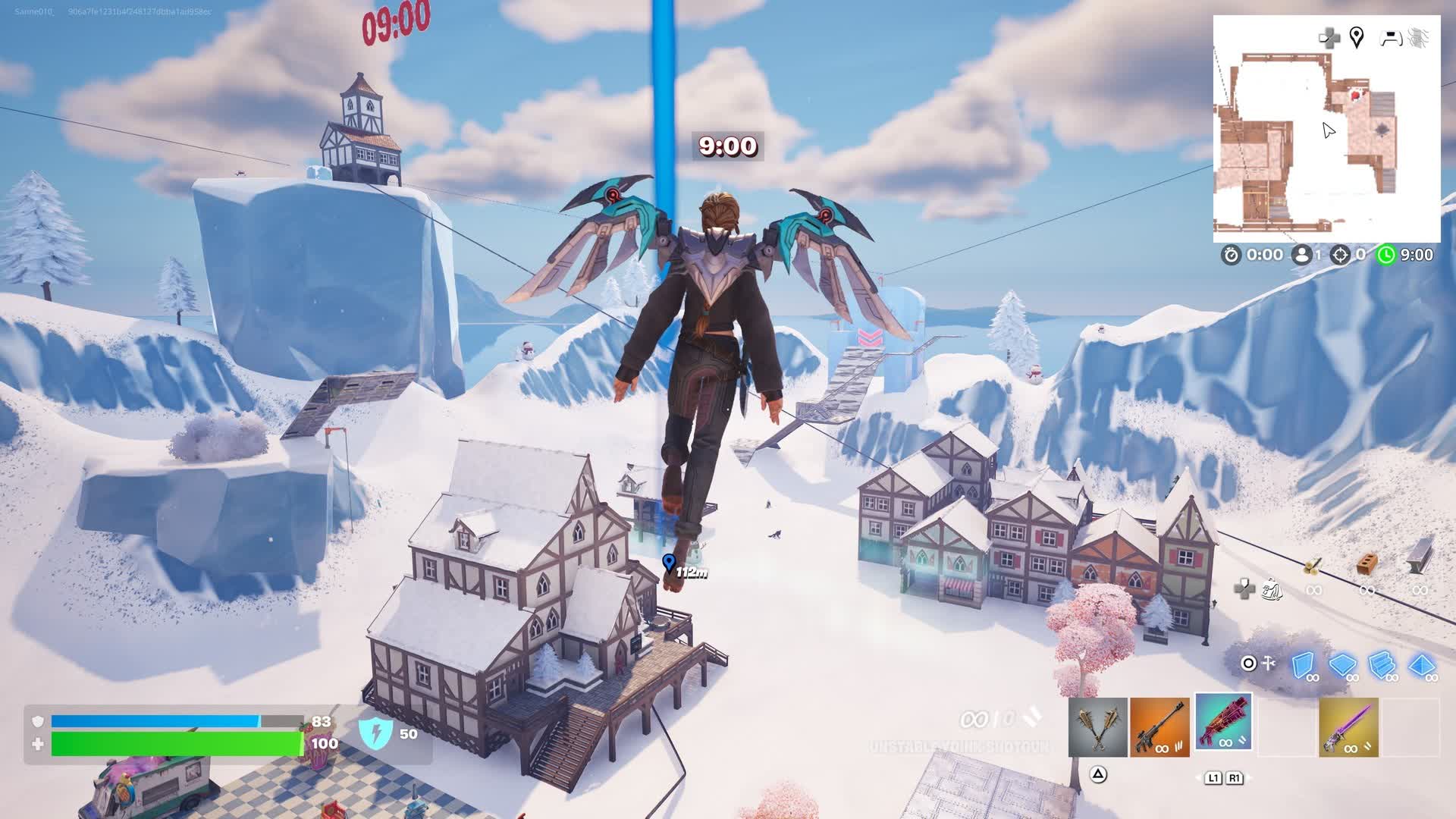The image size is (1456, 819).
Task: Choose the stairs building piece
Action: point(1382,665)
